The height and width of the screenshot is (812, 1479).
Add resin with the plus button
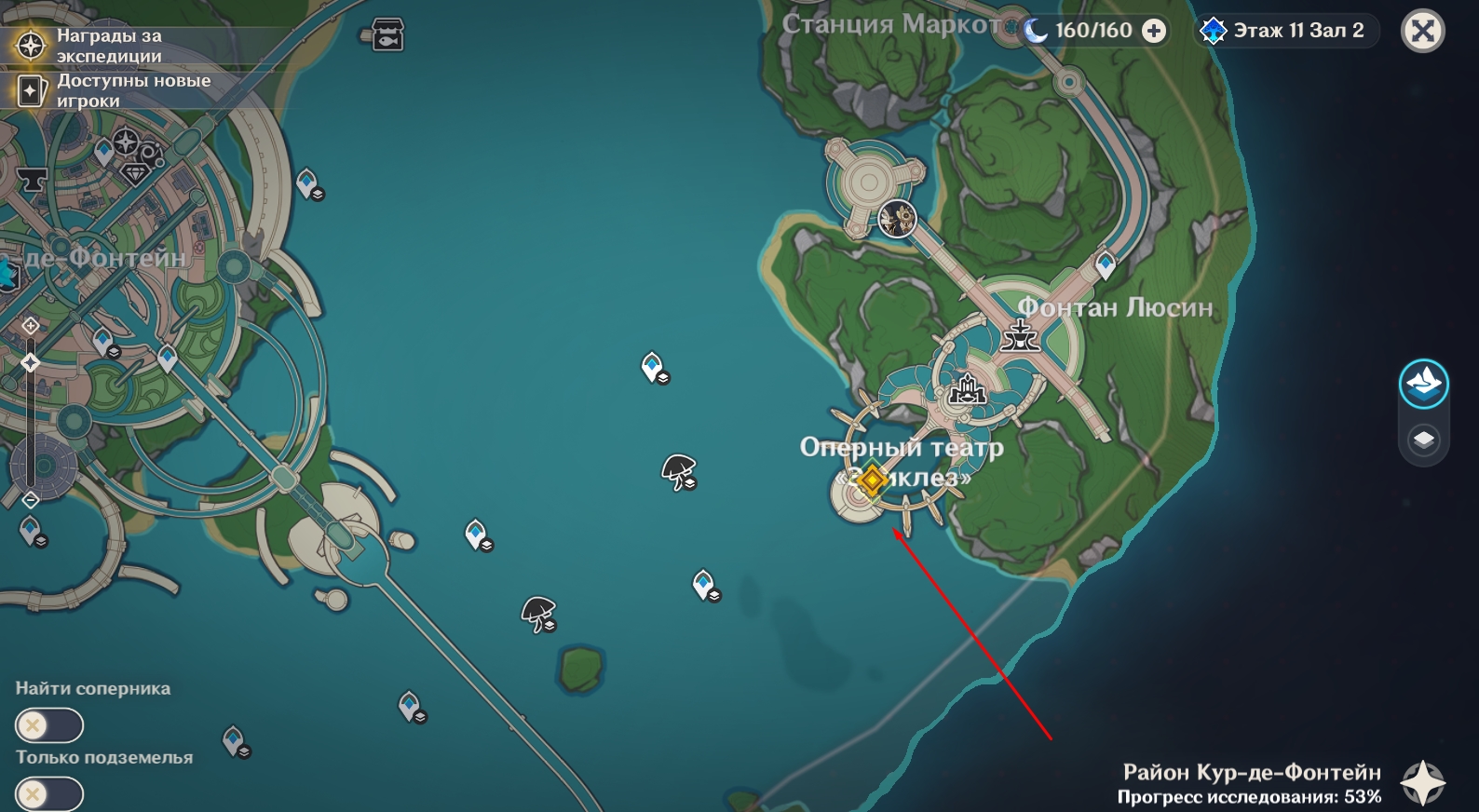click(1154, 31)
